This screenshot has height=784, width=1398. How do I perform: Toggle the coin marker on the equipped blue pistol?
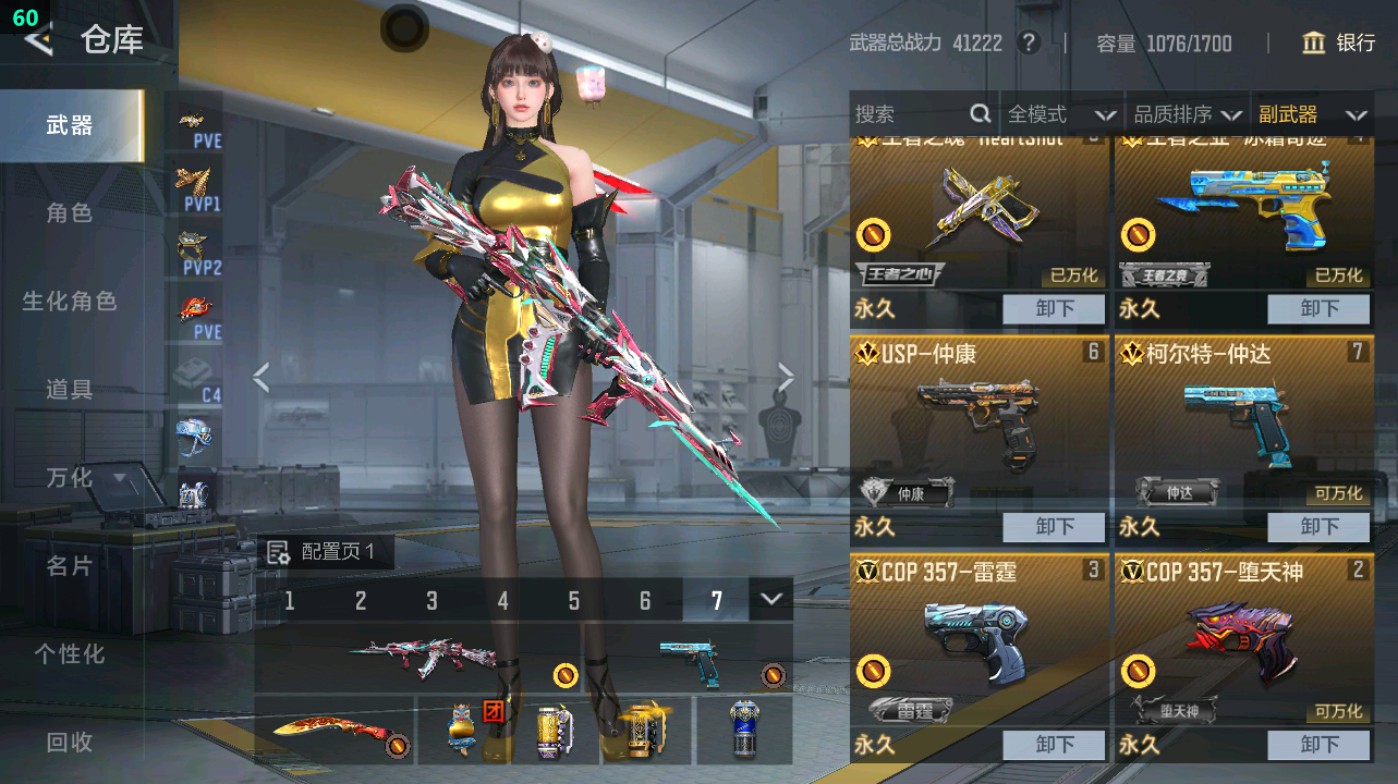click(x=774, y=676)
